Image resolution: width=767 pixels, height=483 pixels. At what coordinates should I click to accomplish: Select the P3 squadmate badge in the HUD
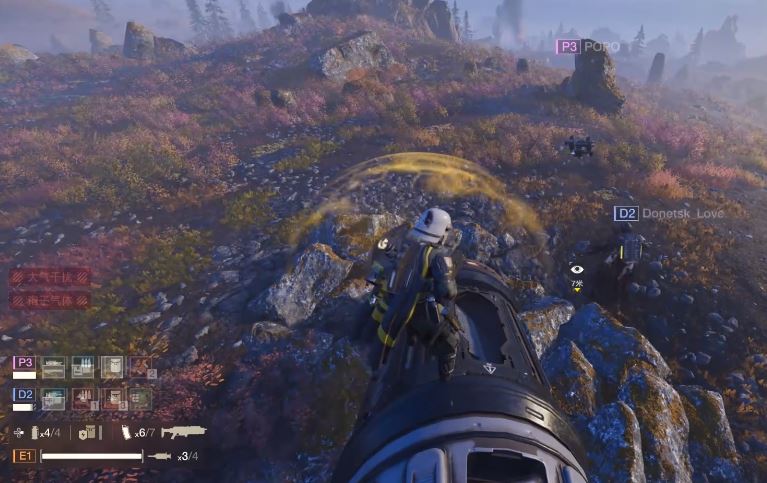[x=24, y=363]
